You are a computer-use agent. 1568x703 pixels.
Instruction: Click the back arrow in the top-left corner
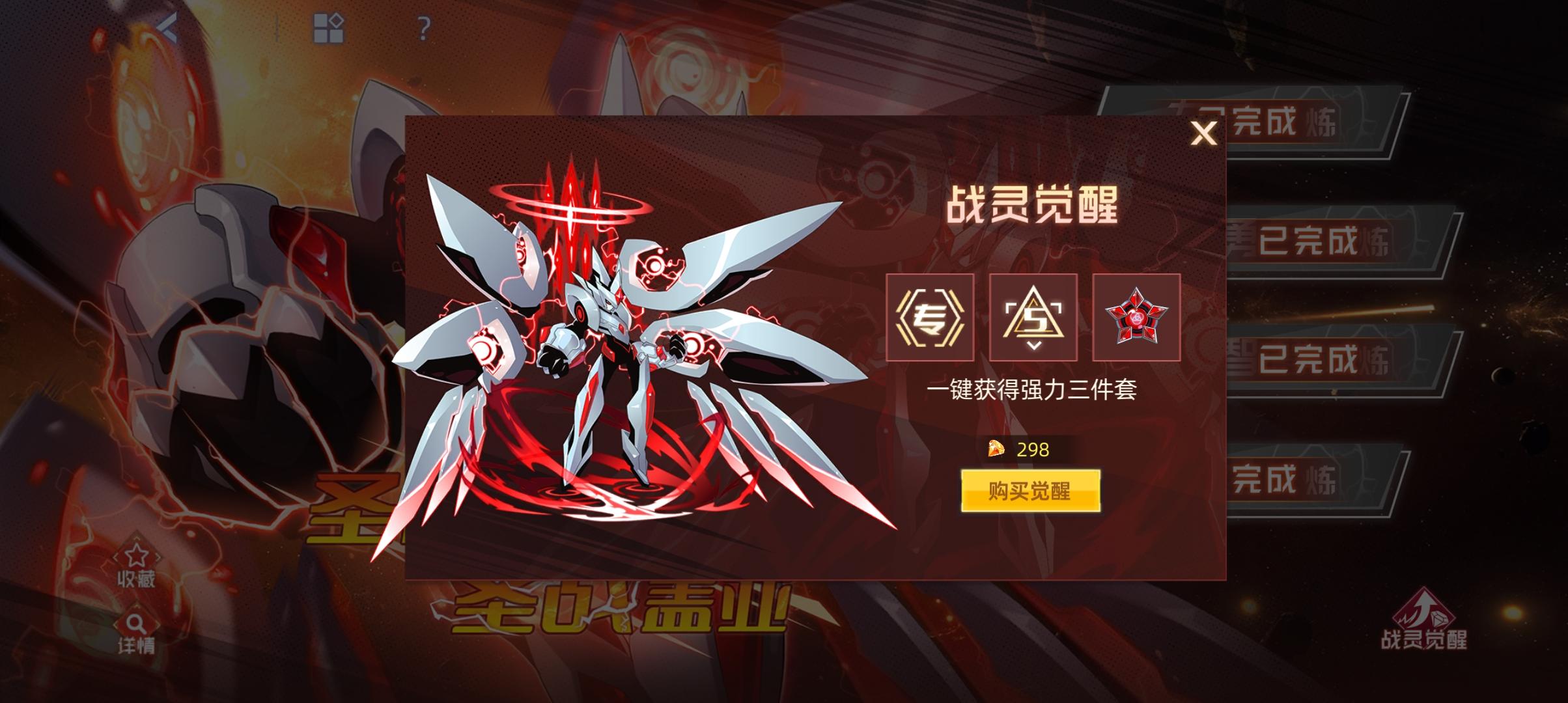point(168,27)
